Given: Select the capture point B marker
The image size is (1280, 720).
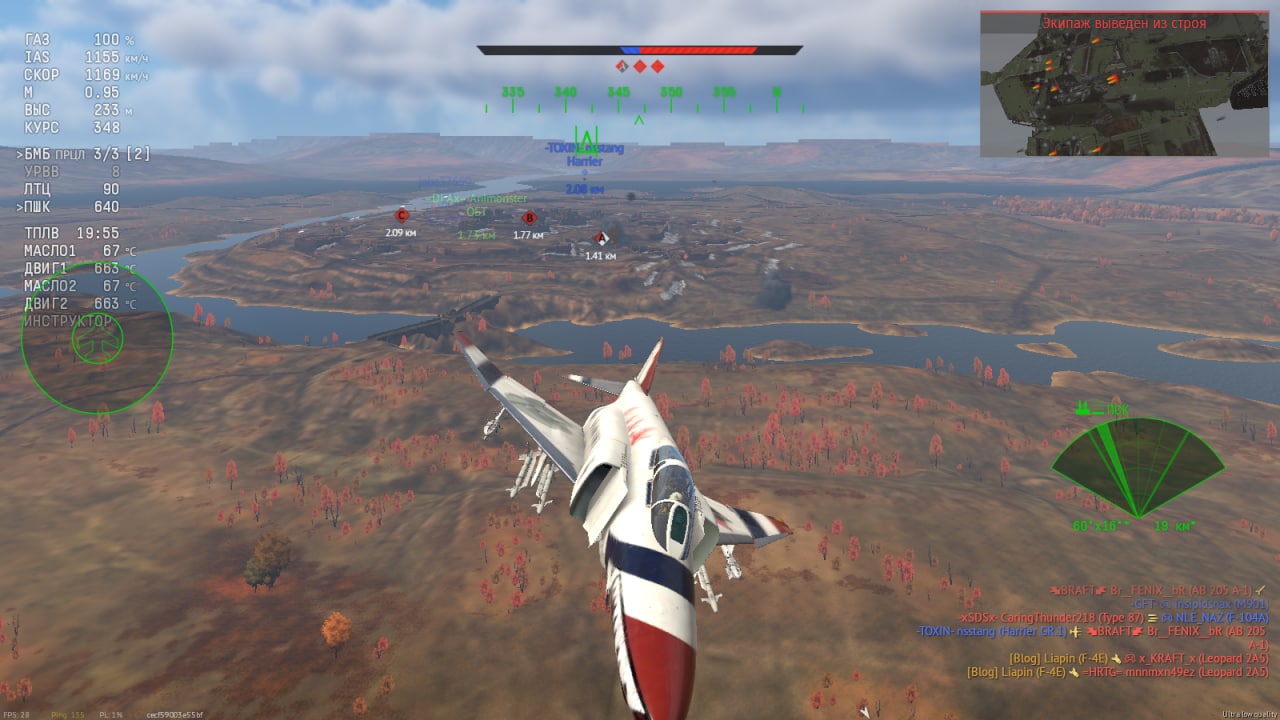Looking at the screenshot, I should point(529,217).
